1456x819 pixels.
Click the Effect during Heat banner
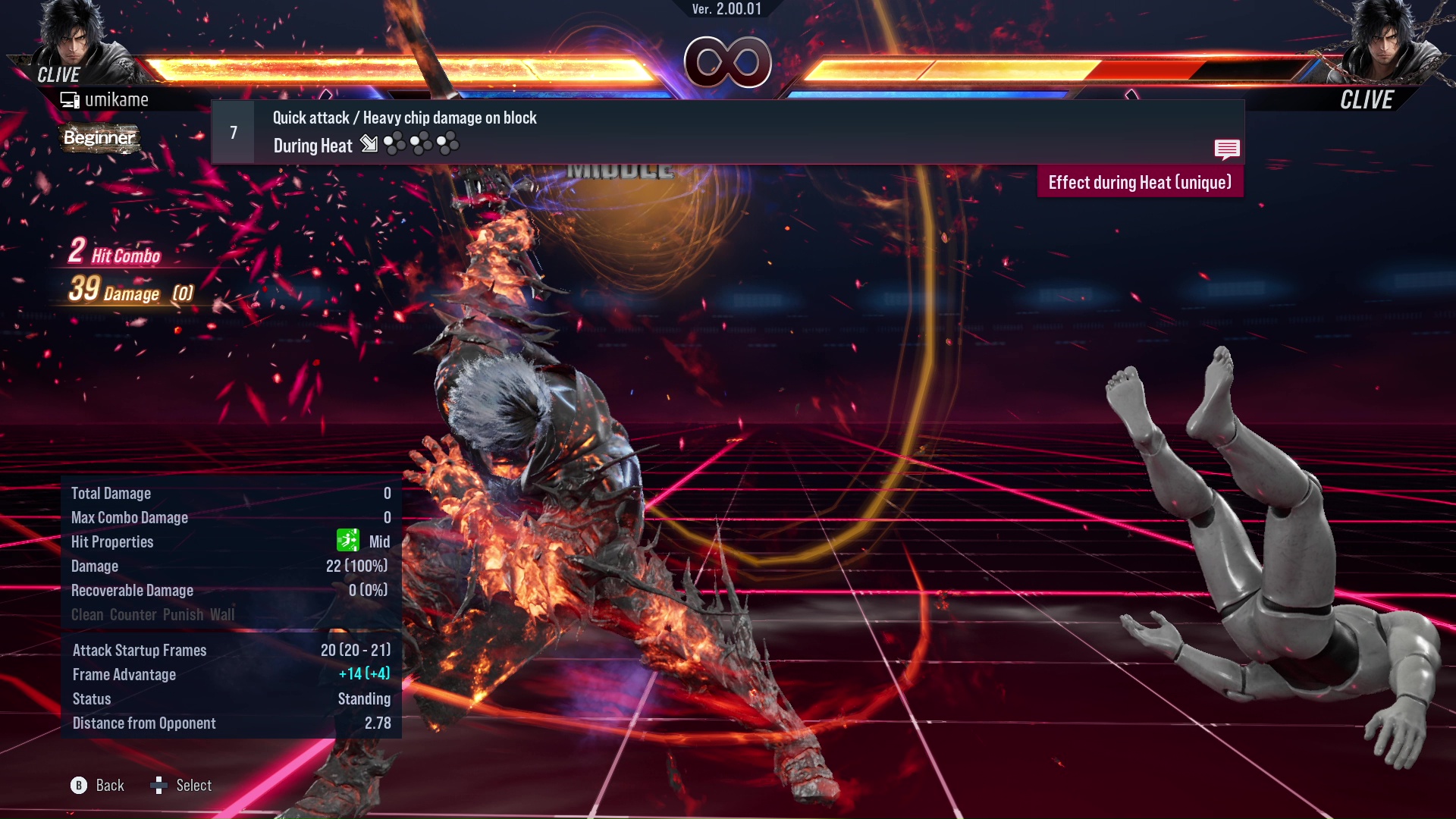pyautogui.click(x=1140, y=182)
